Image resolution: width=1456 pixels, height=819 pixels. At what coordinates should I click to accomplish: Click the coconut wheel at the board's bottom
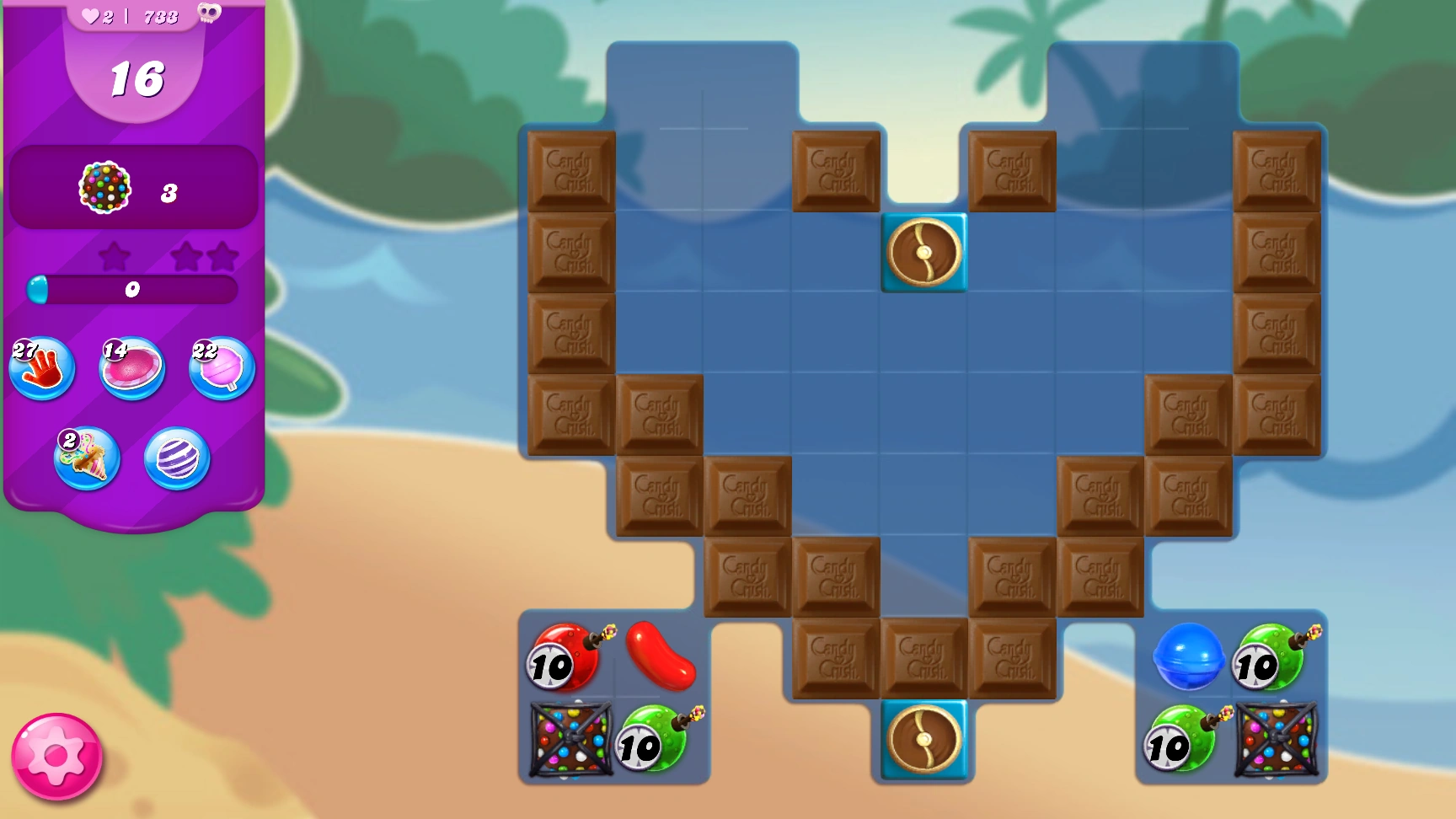coord(923,738)
